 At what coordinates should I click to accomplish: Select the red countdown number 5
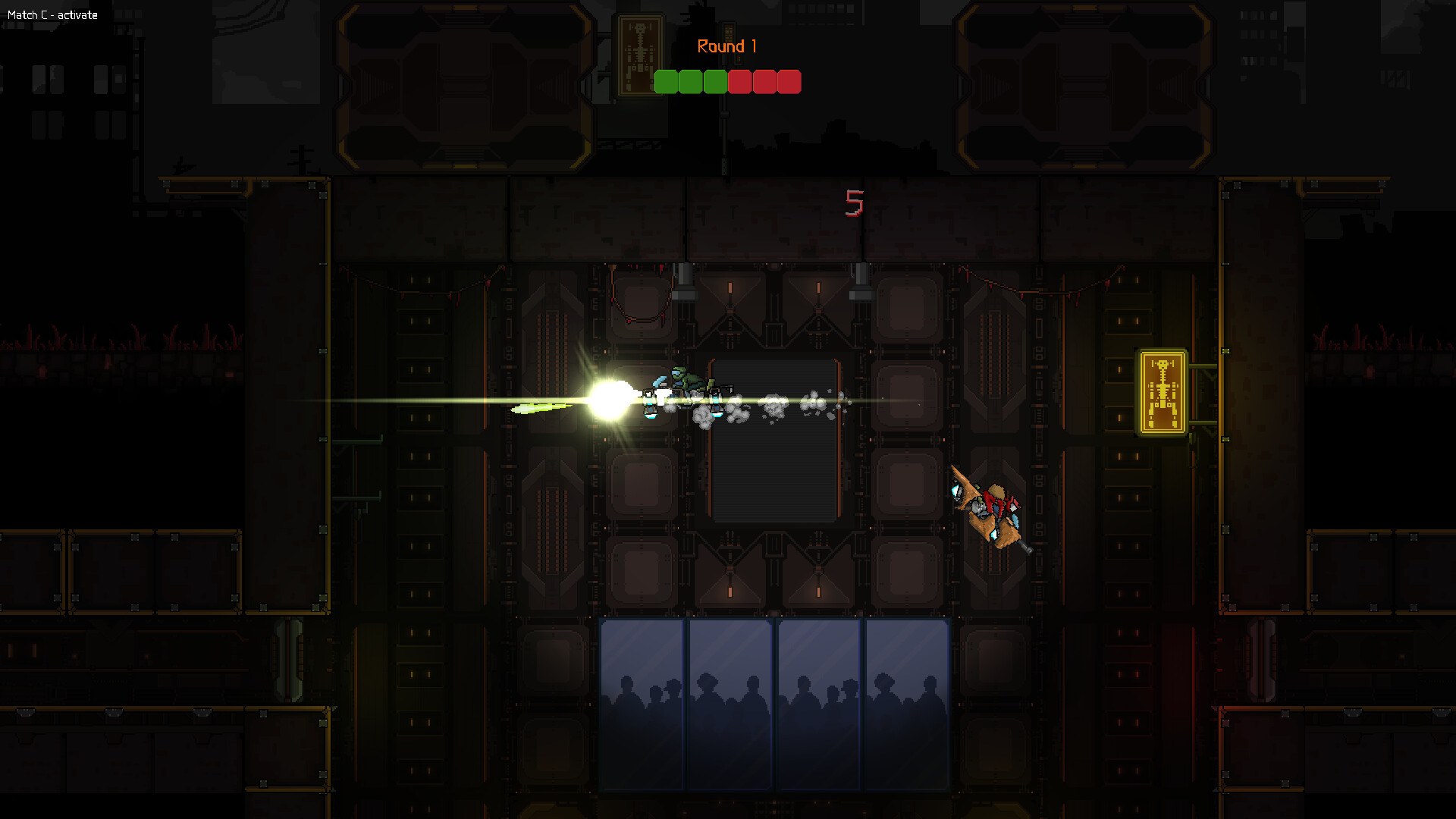(x=855, y=203)
